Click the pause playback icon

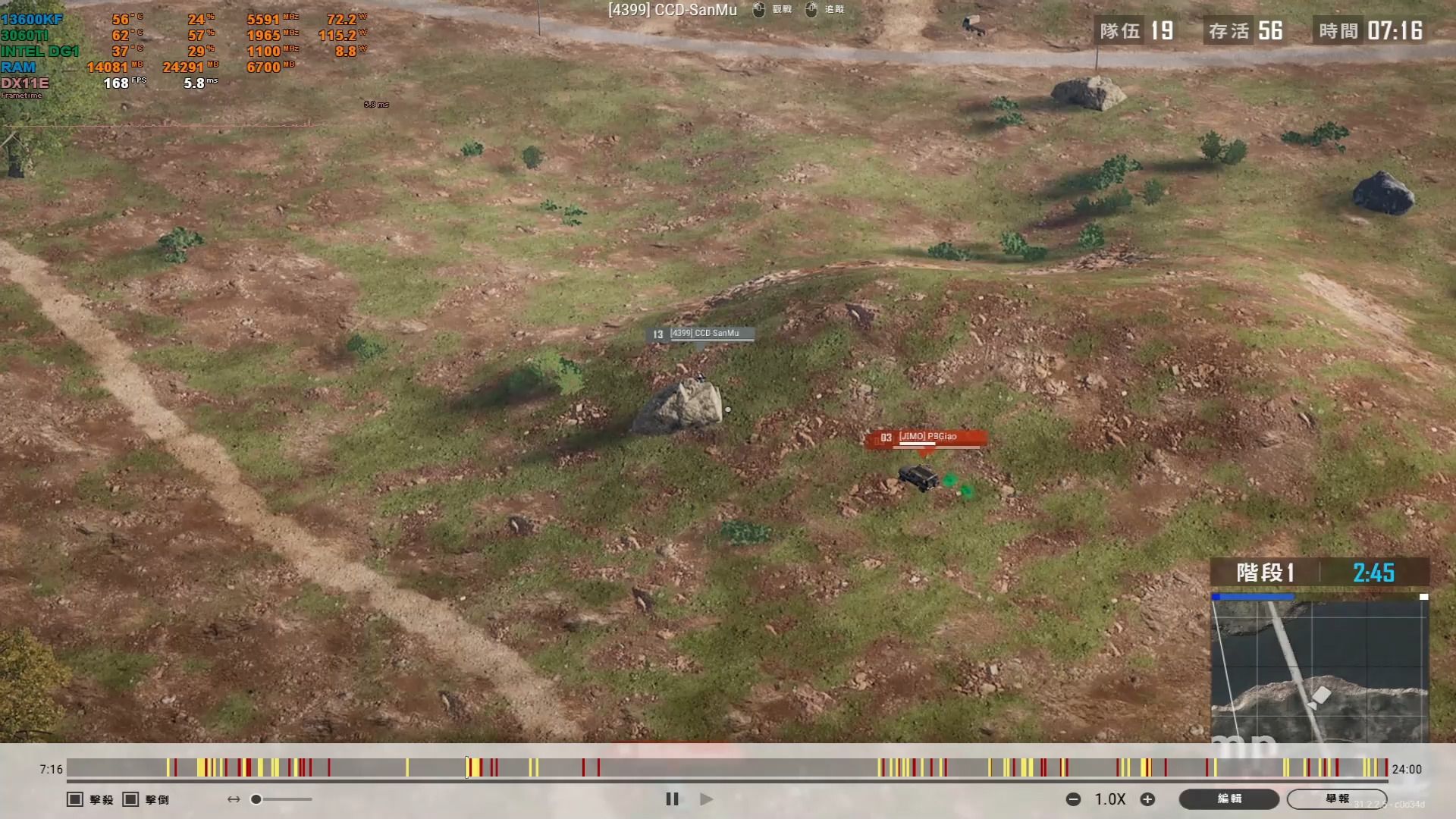pyautogui.click(x=672, y=799)
